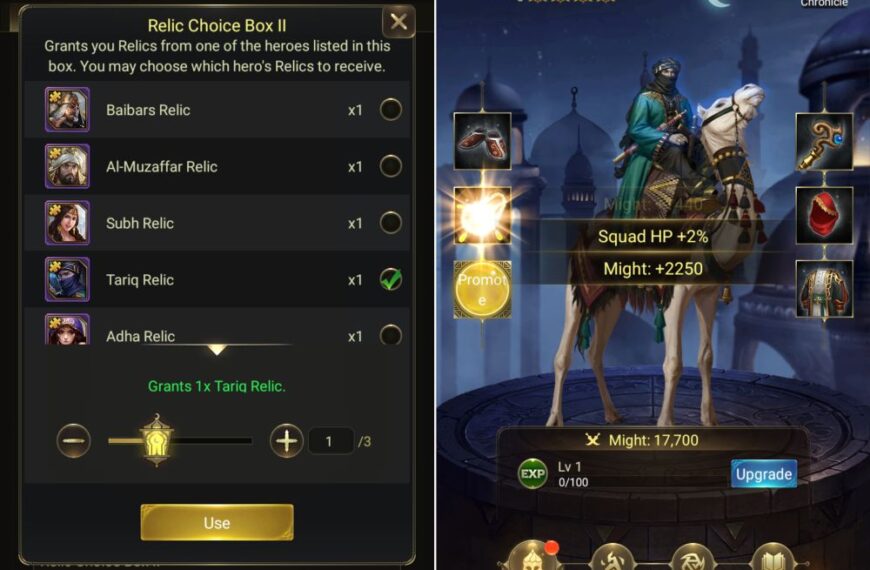
Task: Upgrade the hero's level
Action: click(763, 474)
